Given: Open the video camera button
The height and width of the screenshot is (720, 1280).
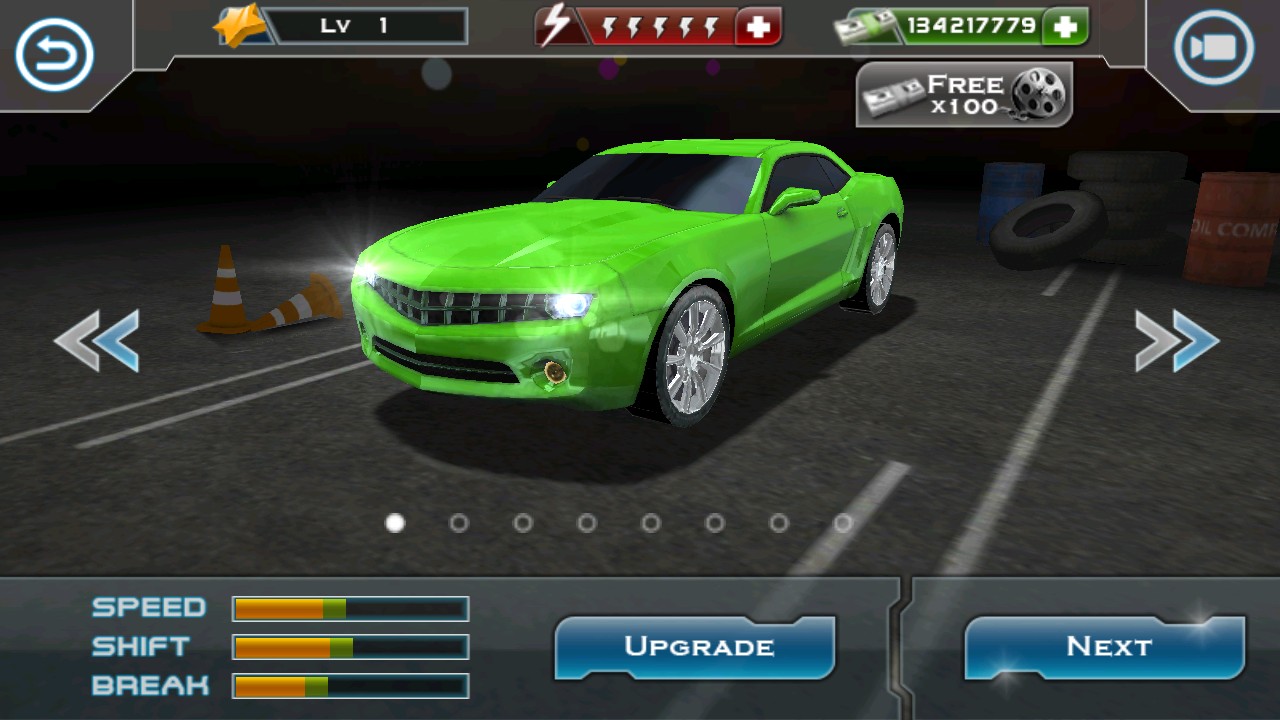Looking at the screenshot, I should click(1213, 48).
